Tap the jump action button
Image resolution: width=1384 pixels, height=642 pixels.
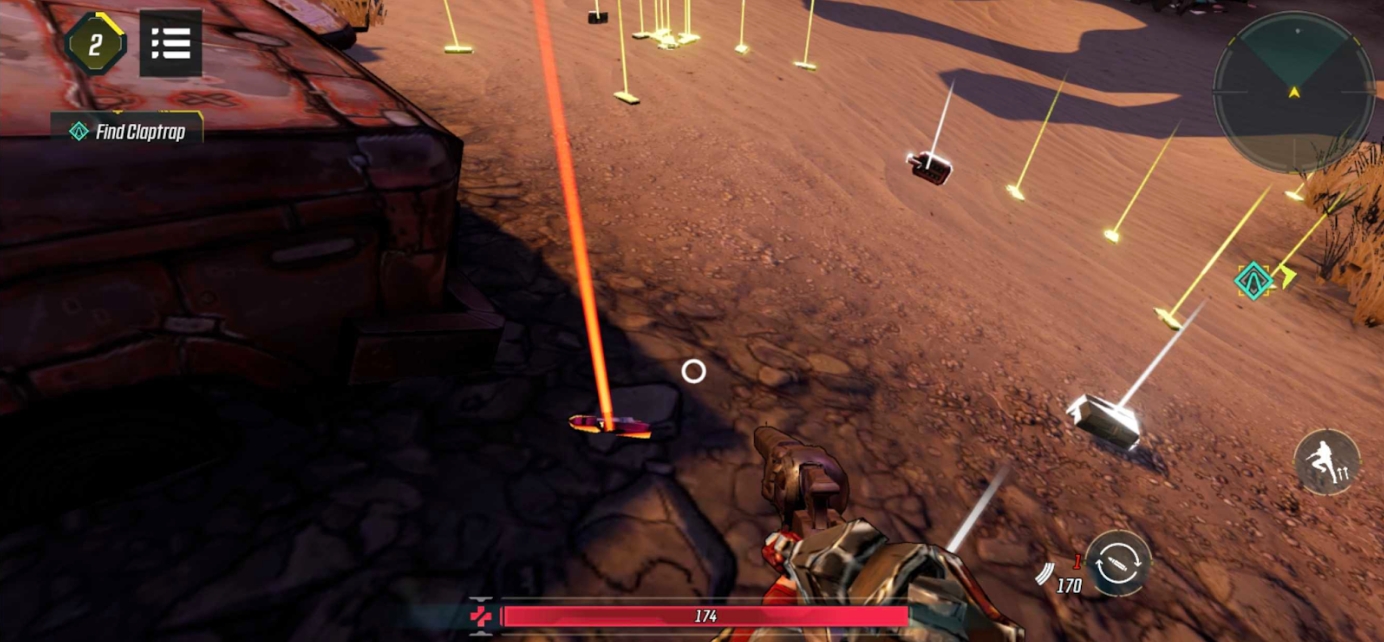point(1326,461)
